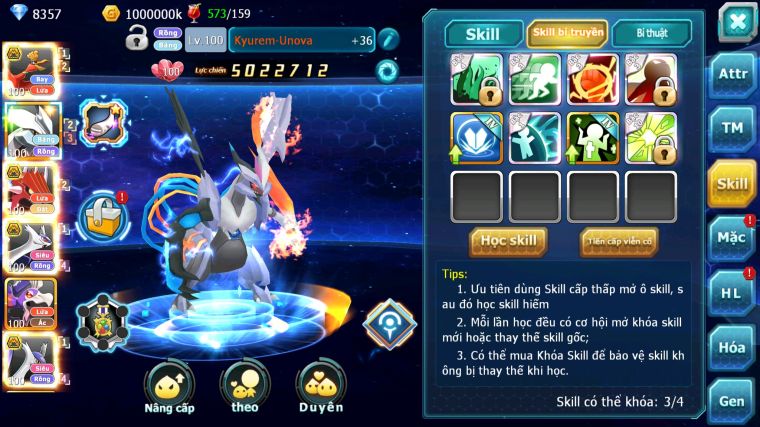
Task: Switch to the Skill tab at the top
Action: 482,34
